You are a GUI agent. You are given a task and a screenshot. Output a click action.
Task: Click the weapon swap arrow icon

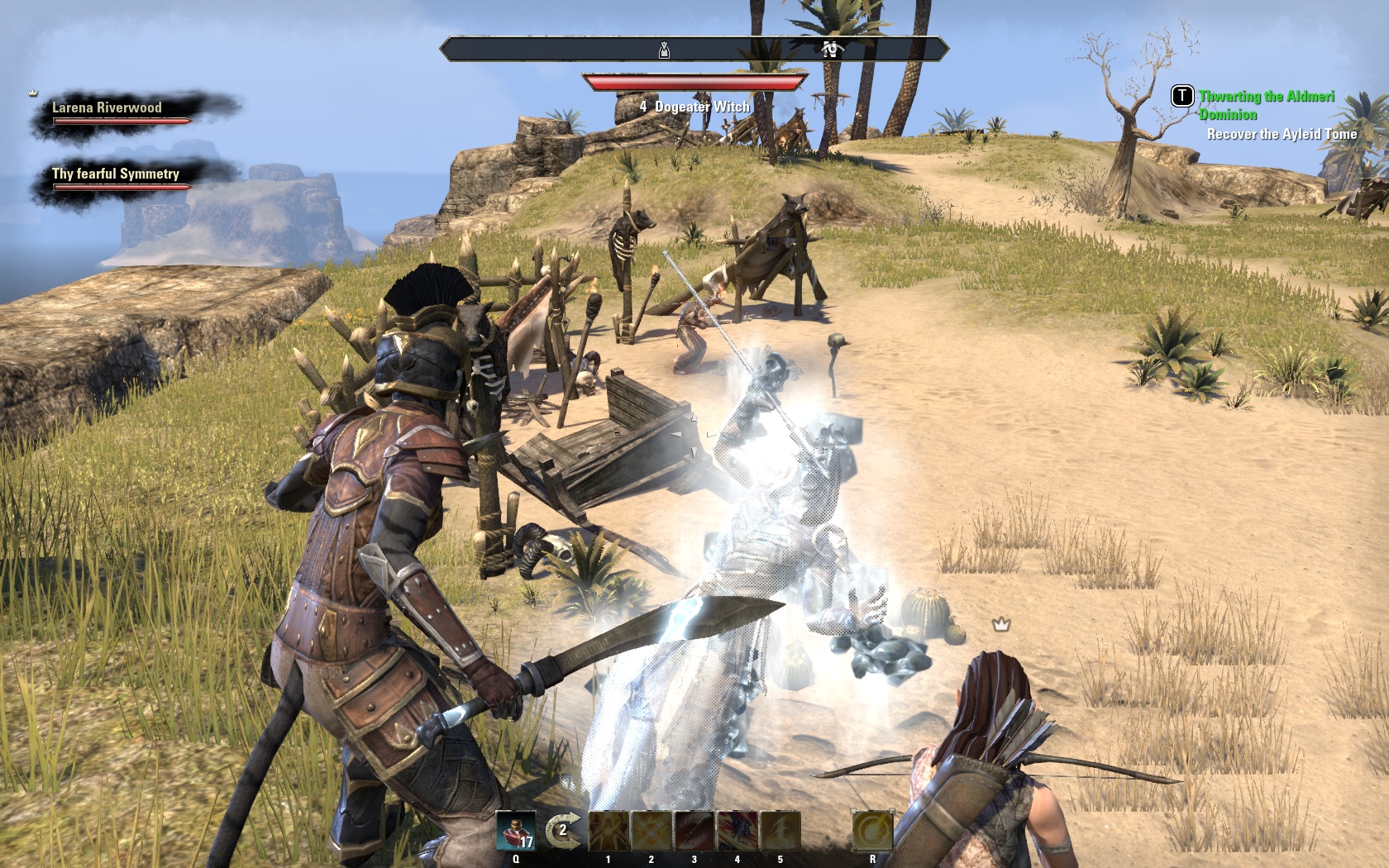pos(562,829)
